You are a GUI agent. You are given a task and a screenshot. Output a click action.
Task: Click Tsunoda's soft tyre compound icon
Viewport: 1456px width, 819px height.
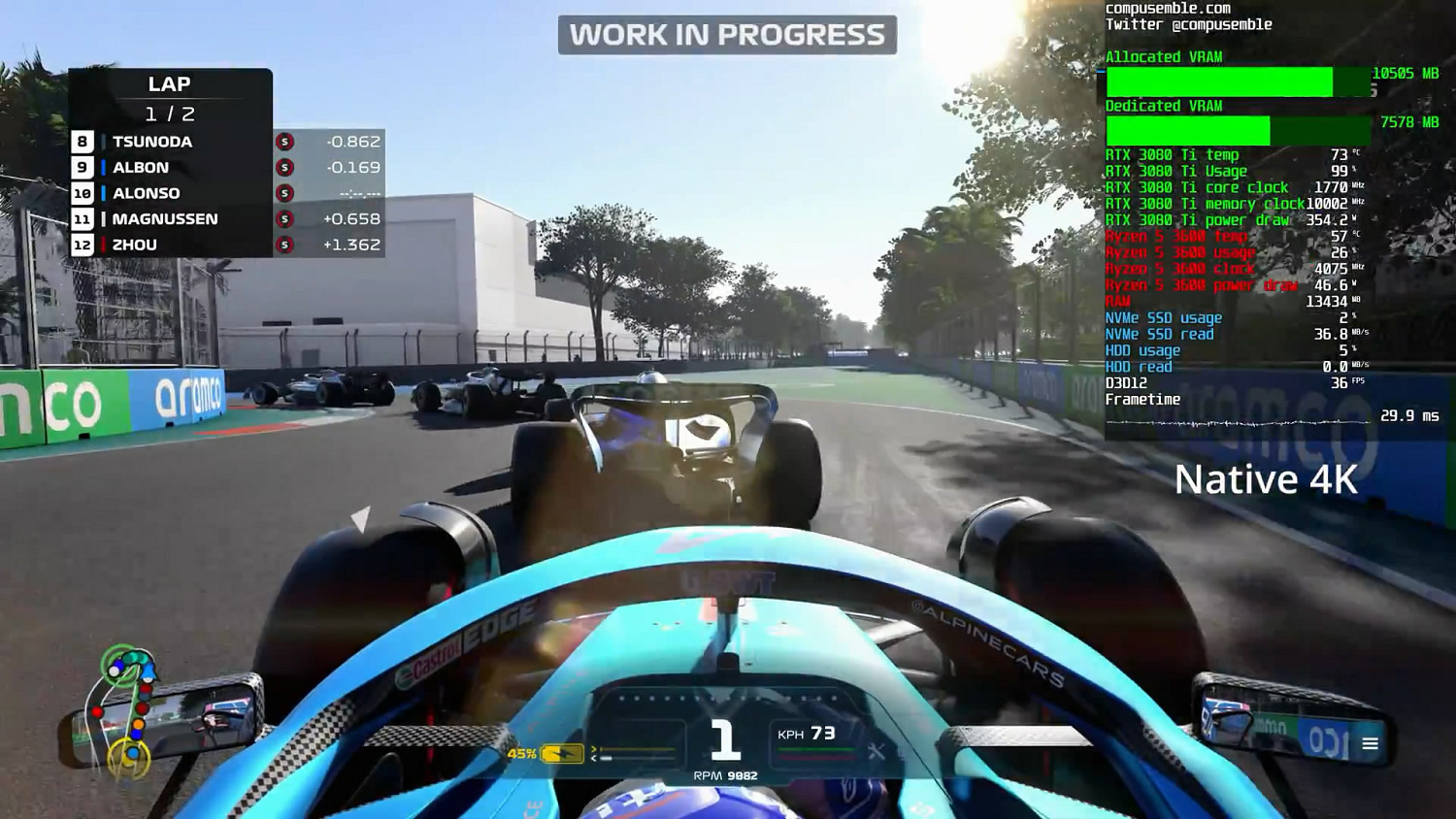(284, 141)
